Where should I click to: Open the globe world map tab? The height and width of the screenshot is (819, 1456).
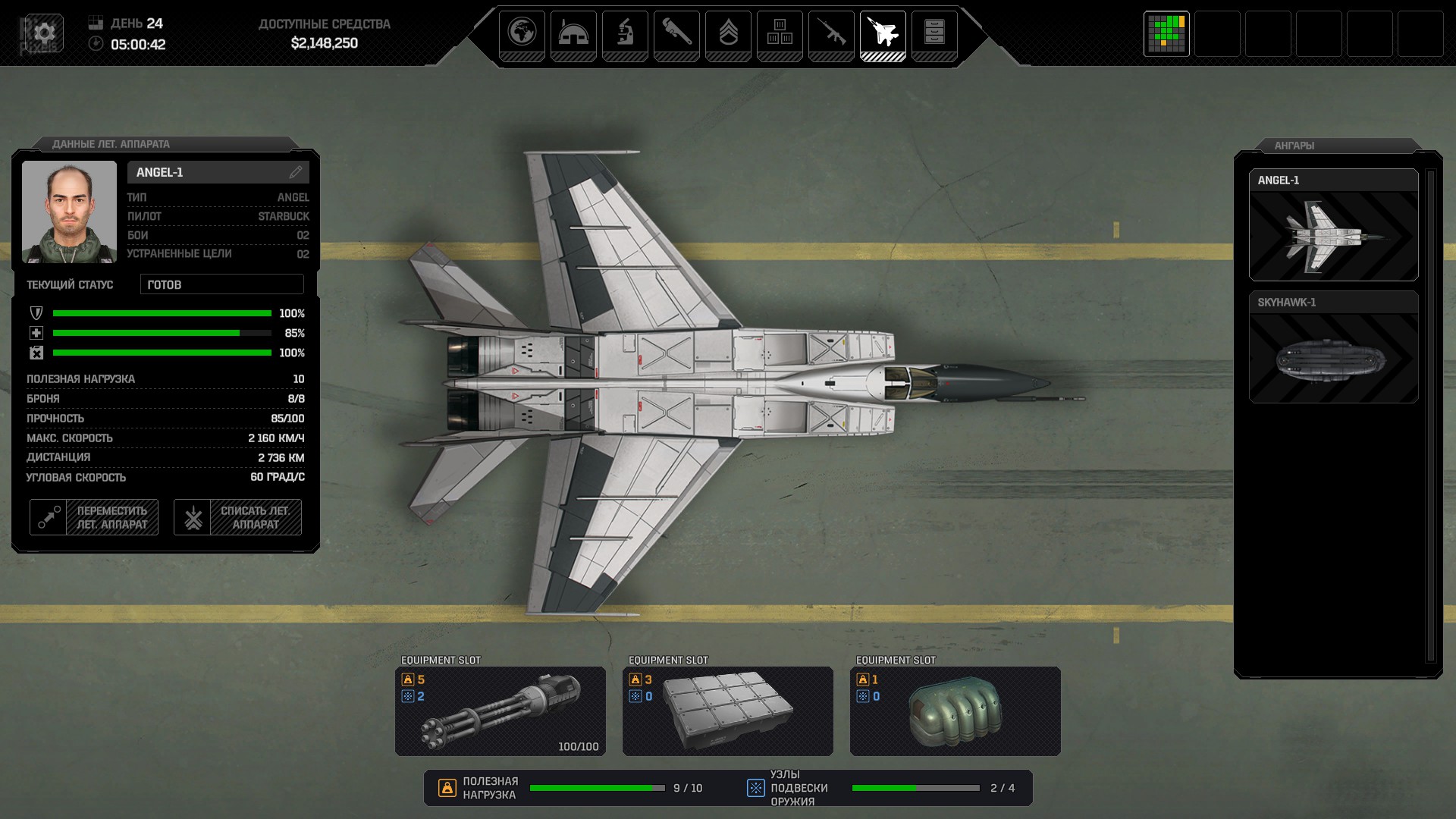click(522, 34)
